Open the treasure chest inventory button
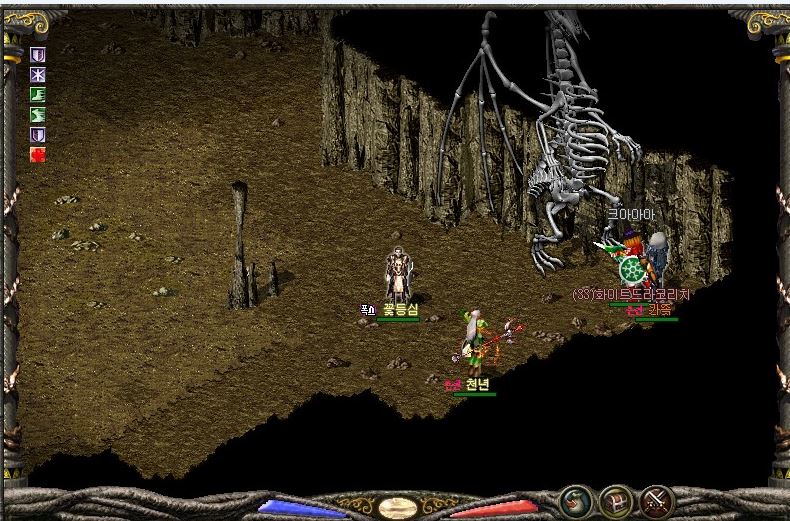 pyautogui.click(x=616, y=500)
